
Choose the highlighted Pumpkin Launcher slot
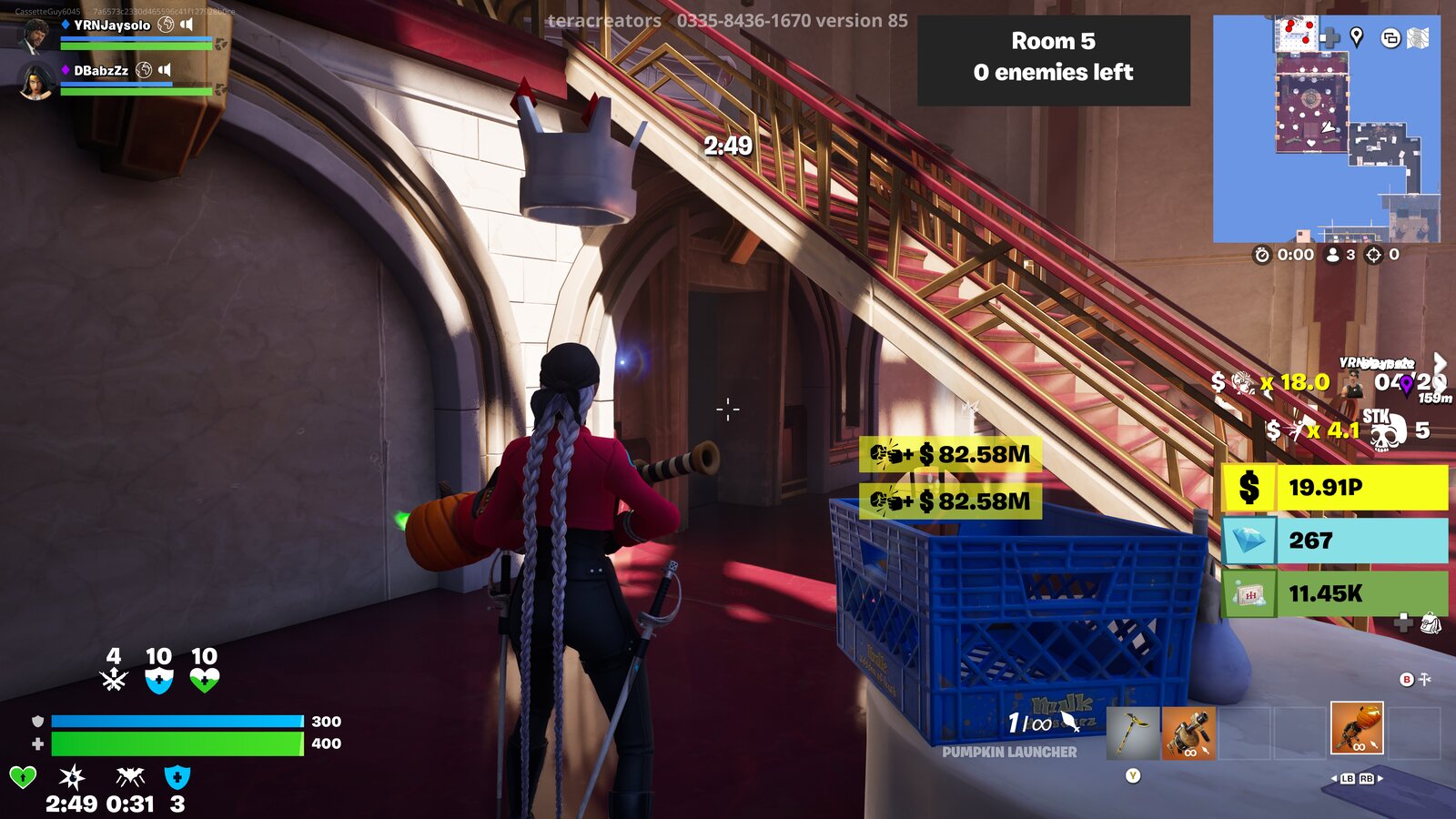click(x=1357, y=728)
